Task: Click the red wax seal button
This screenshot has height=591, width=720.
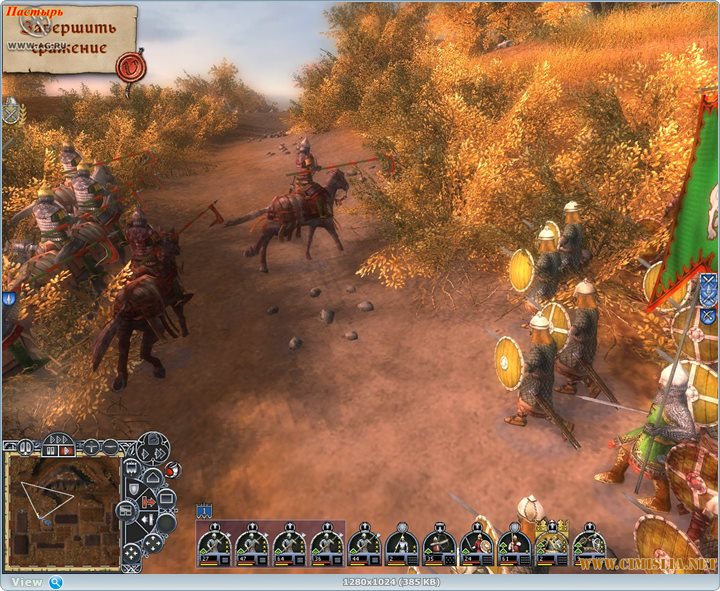Action: (129, 66)
